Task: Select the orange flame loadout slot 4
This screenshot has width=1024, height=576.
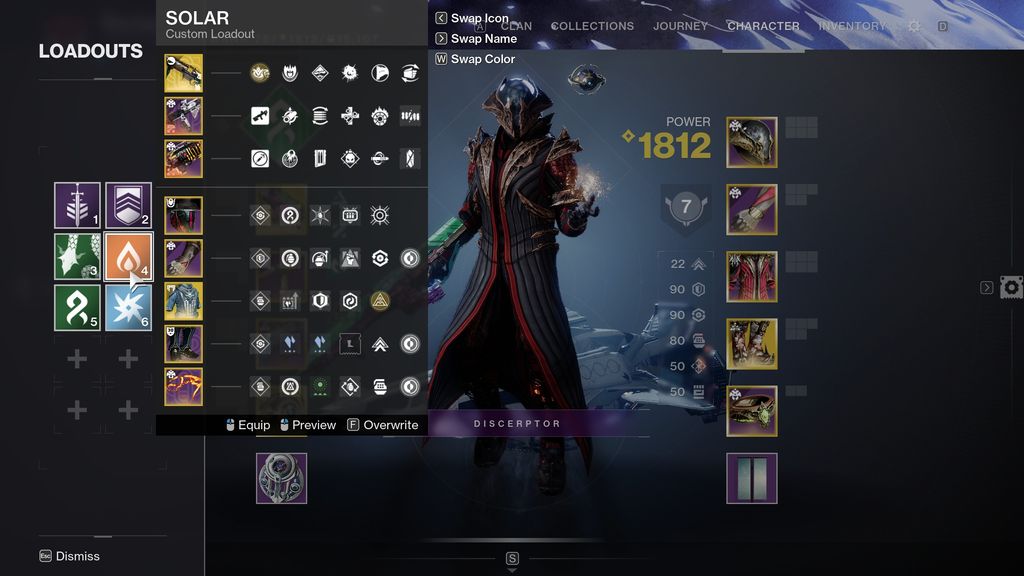Action: 128,257
